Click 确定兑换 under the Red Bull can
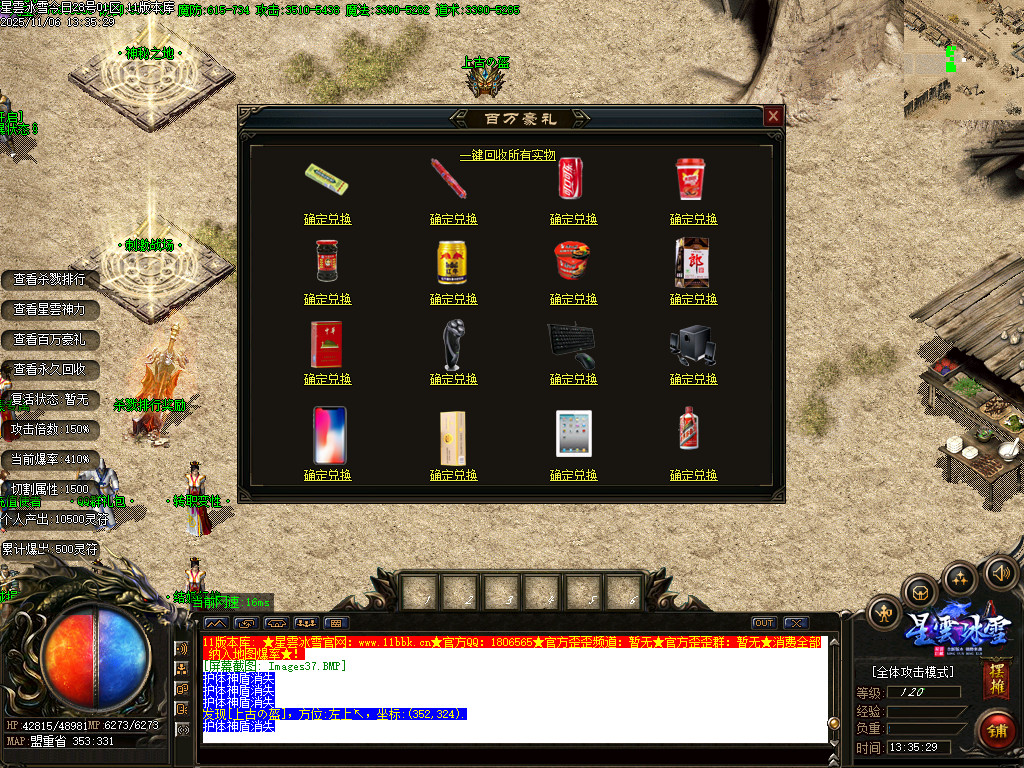This screenshot has height=768, width=1024. click(x=453, y=299)
